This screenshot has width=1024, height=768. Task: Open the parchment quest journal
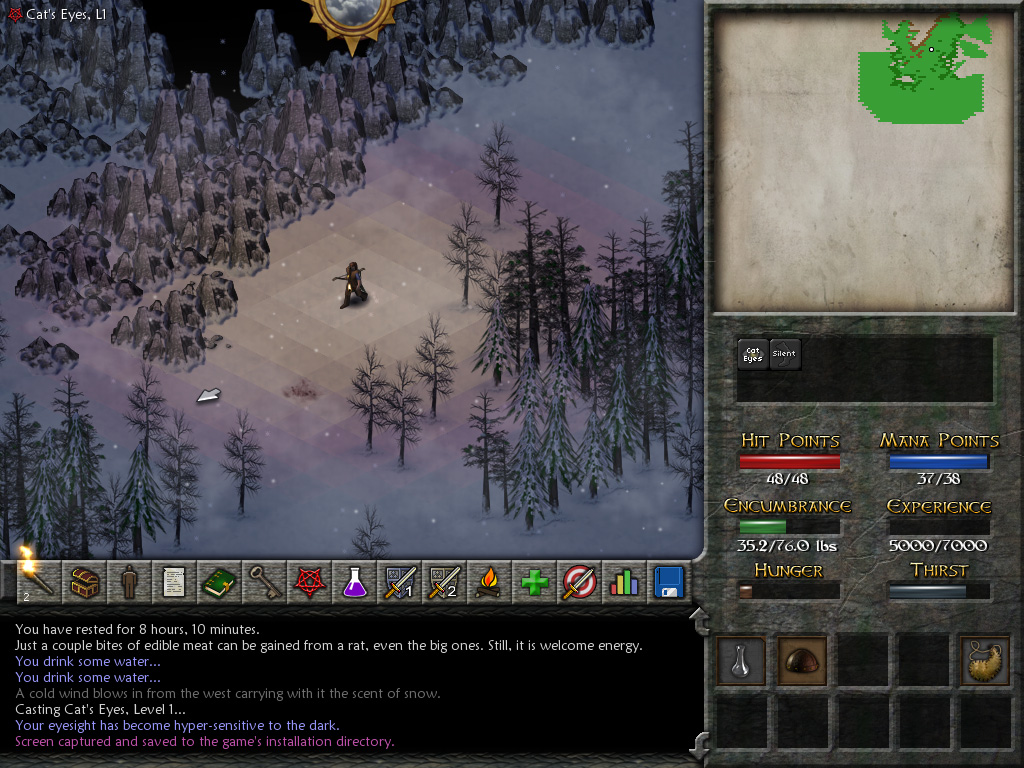click(173, 581)
